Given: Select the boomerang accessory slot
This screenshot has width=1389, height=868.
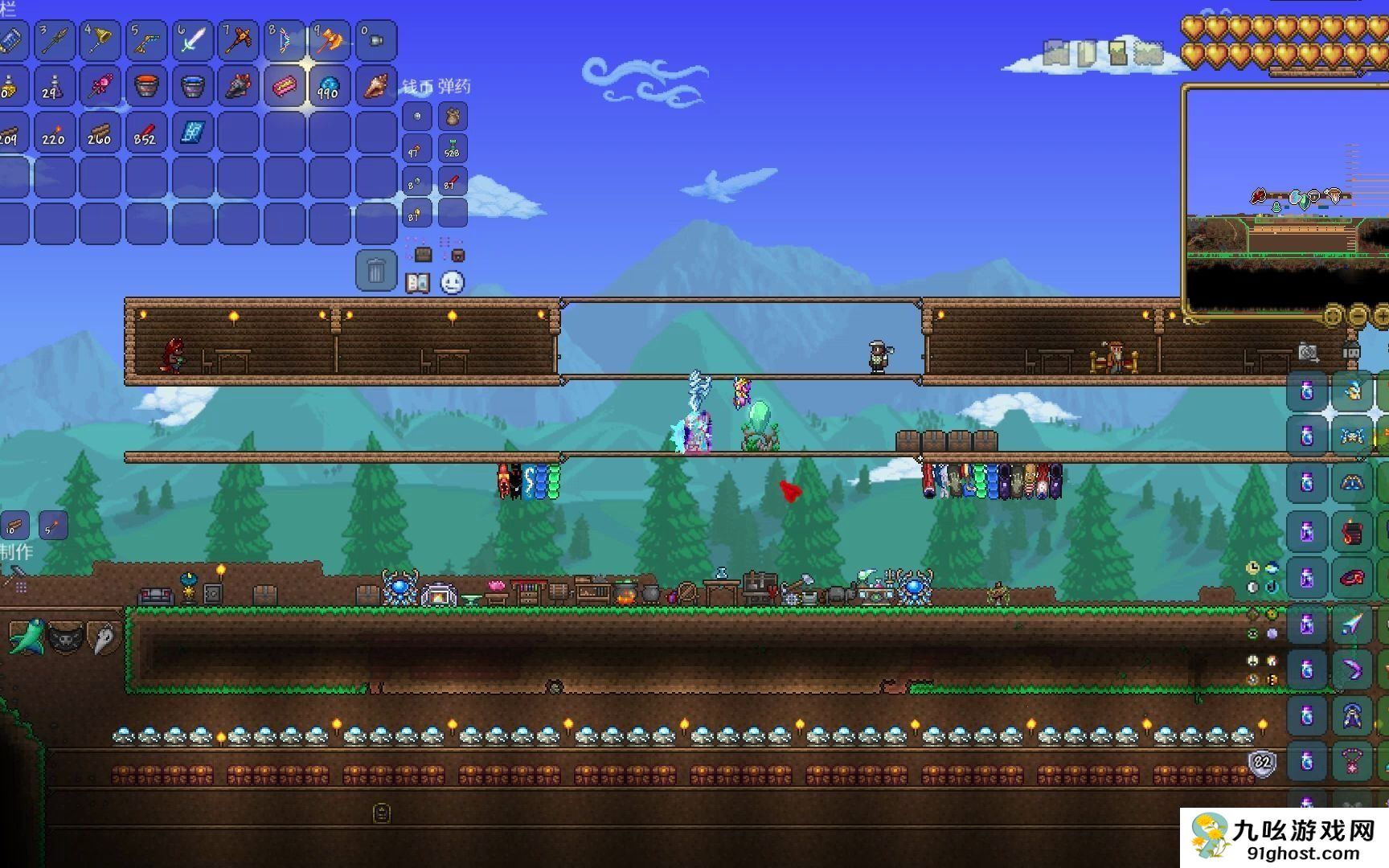Looking at the screenshot, I should click(1353, 669).
